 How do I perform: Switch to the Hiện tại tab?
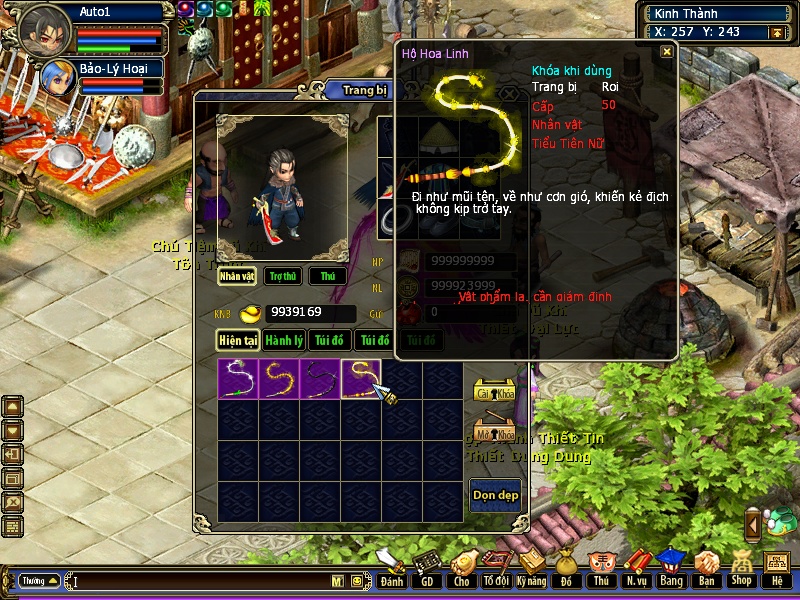[x=239, y=341]
